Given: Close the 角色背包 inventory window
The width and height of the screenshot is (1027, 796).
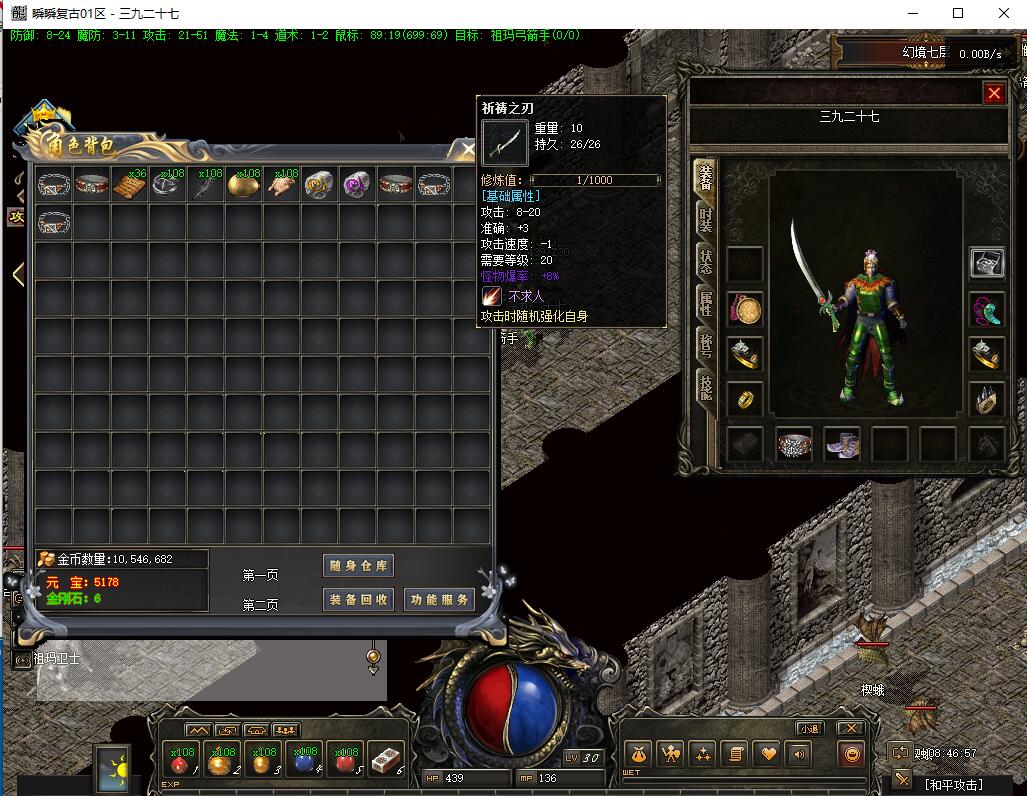Looking at the screenshot, I should (467, 151).
